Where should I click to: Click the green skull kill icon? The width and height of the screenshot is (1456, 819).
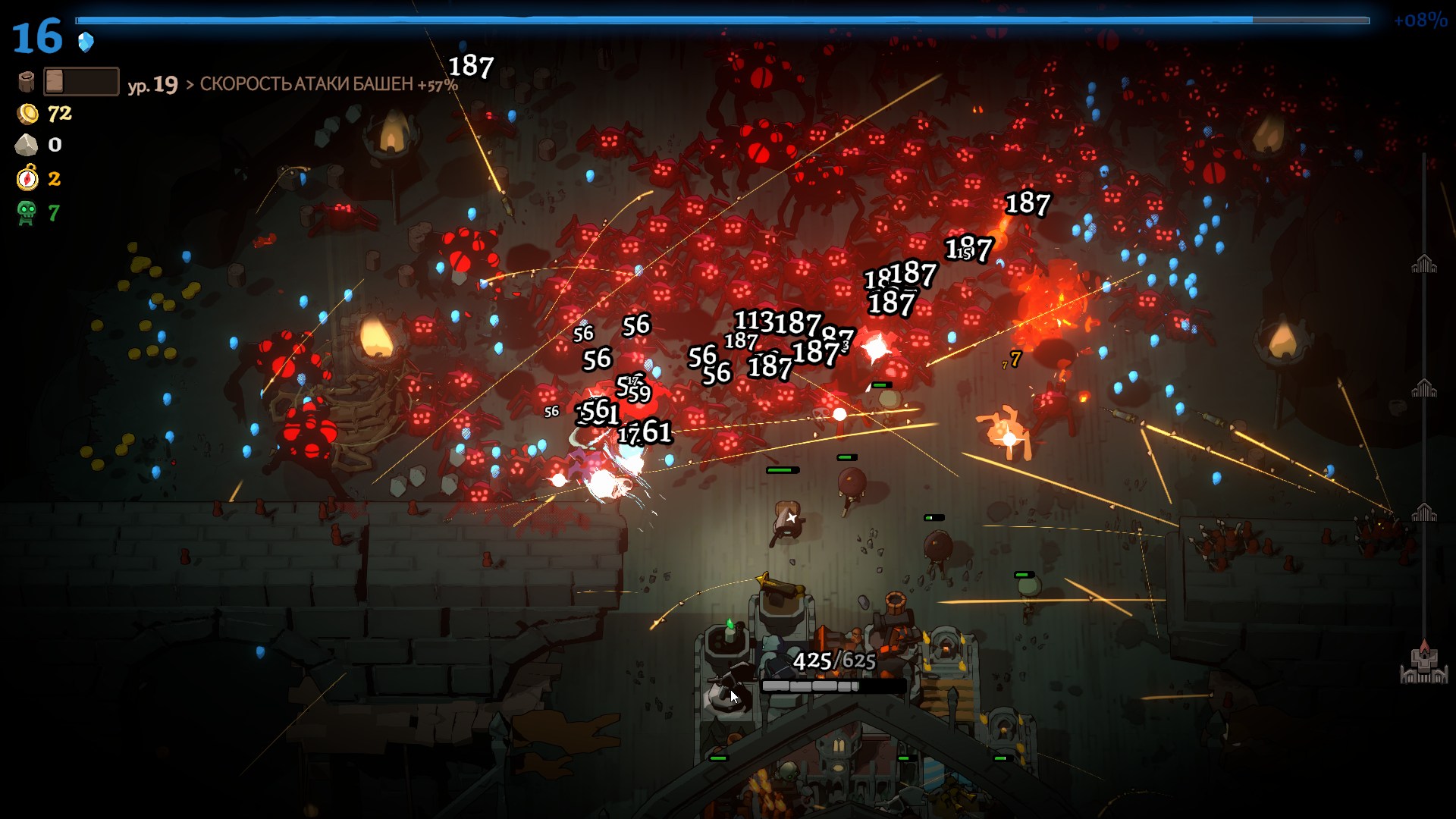click(x=27, y=213)
